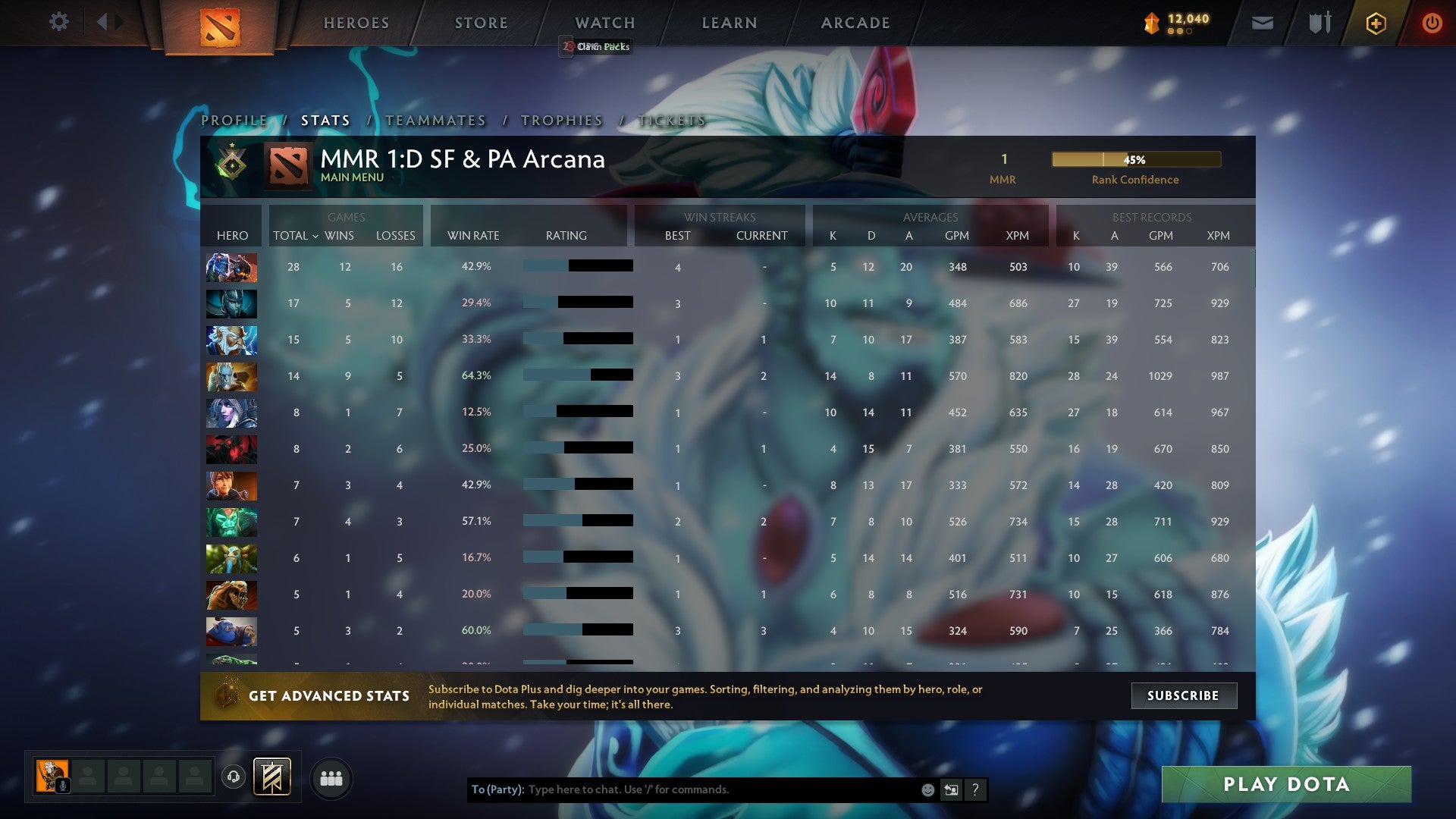Switch to the TEAMMATES tab
This screenshot has height=819, width=1456.
(x=435, y=120)
